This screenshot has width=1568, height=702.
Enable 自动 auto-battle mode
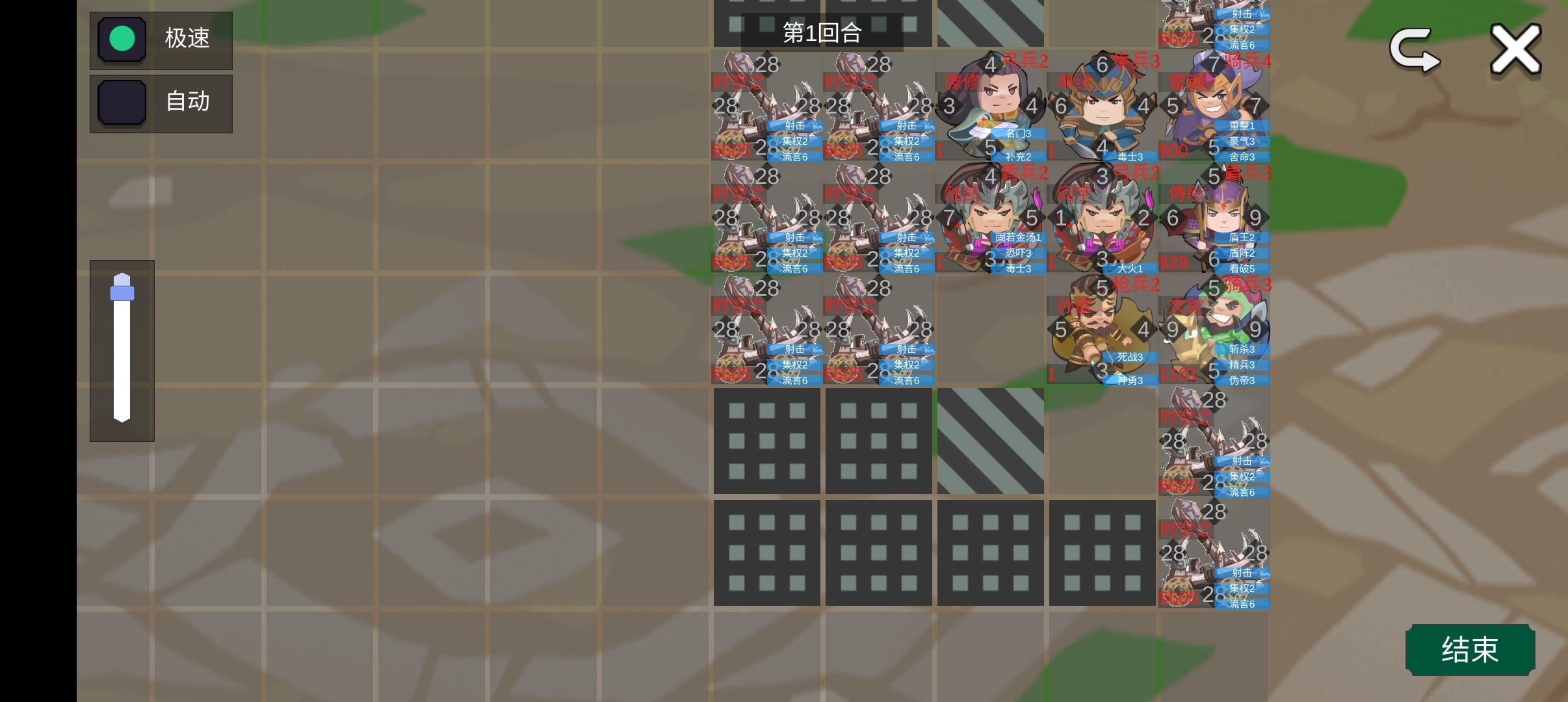click(161, 103)
